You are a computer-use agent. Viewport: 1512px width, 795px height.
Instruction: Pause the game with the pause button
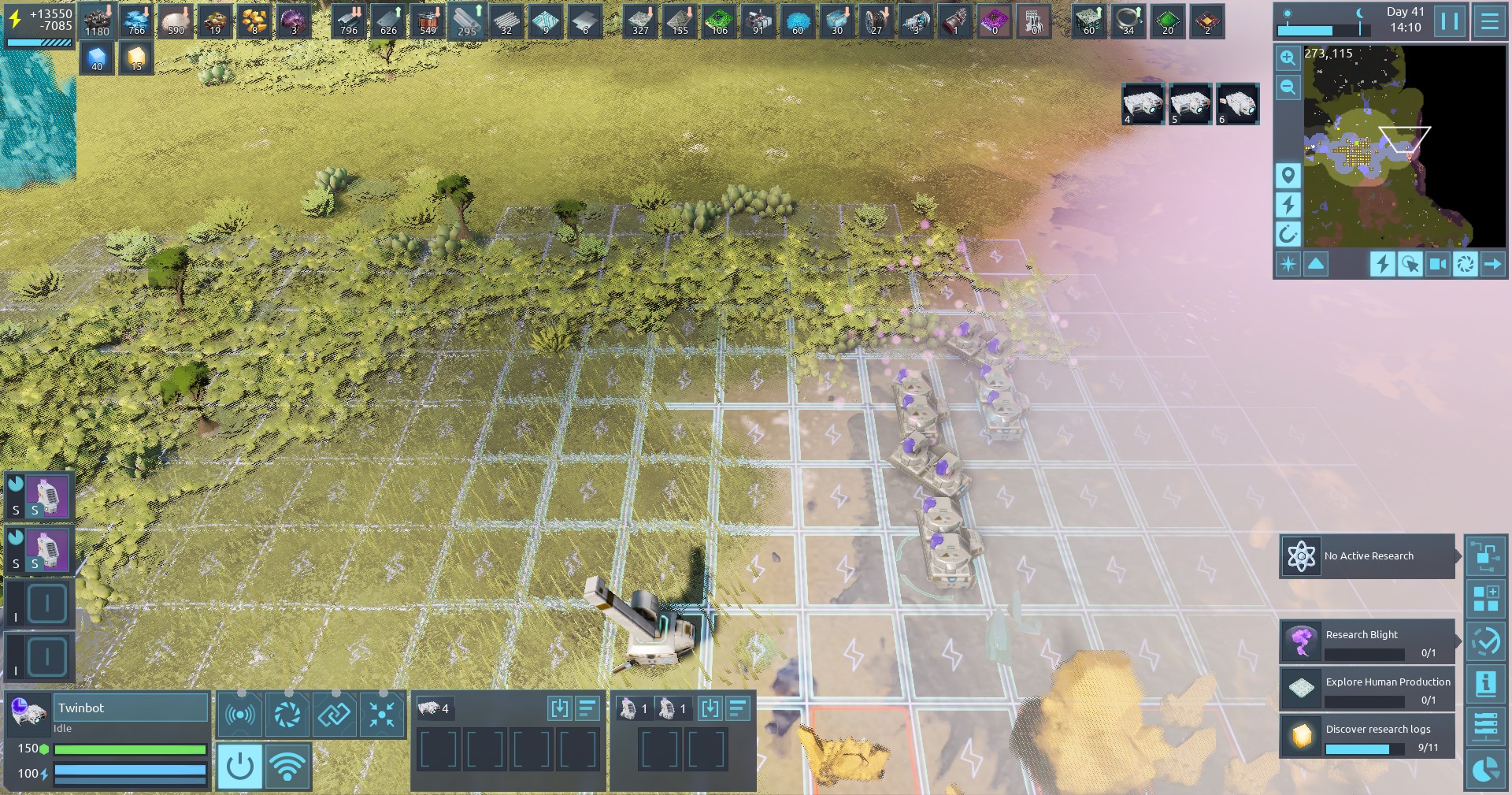(1450, 21)
